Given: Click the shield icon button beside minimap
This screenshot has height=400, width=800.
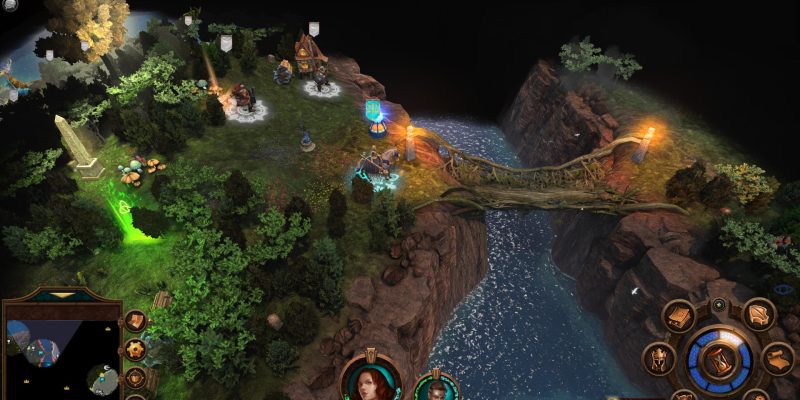Looking at the screenshot, I should [x=135, y=379].
